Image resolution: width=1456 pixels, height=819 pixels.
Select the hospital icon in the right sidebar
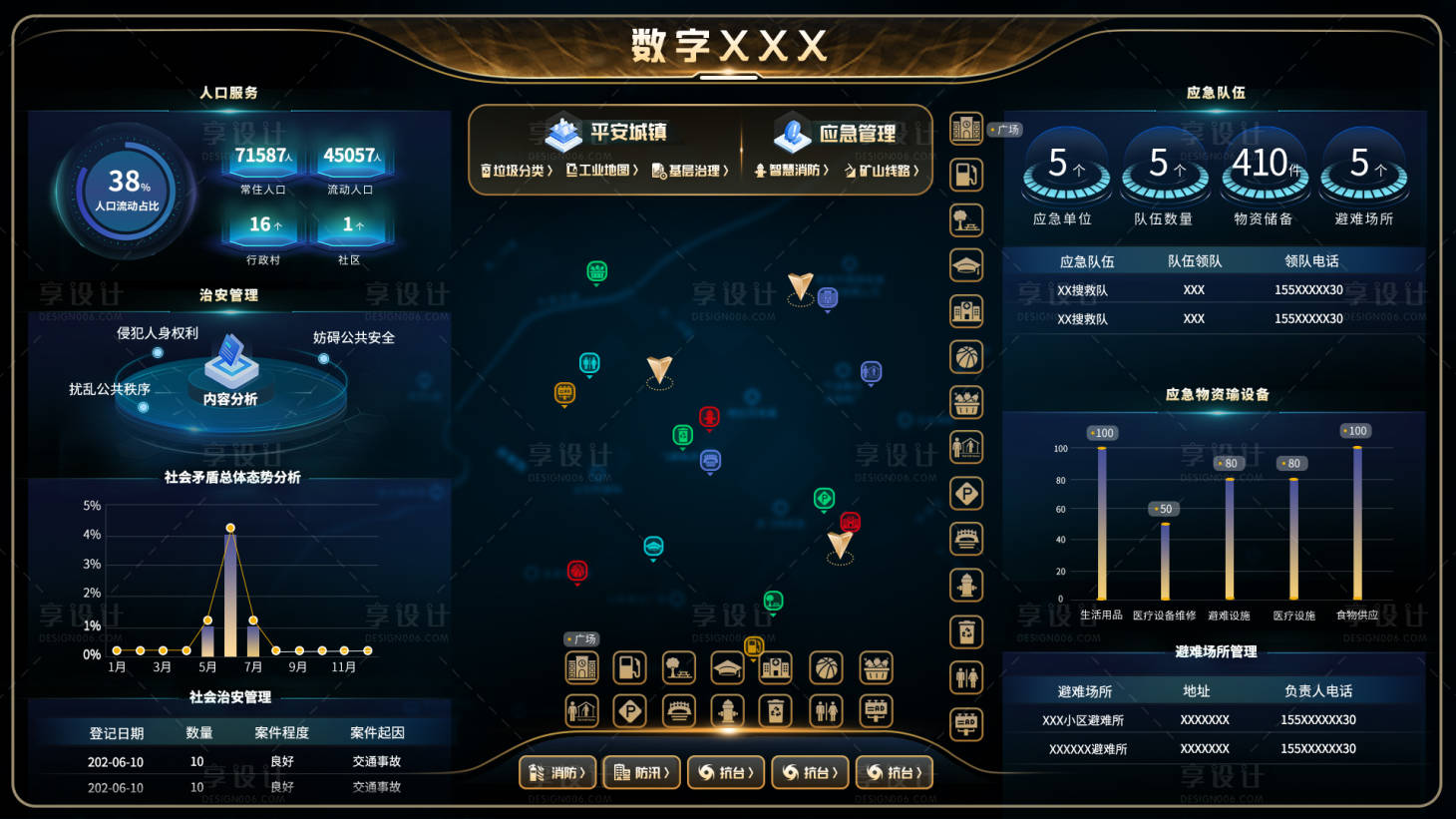966,310
